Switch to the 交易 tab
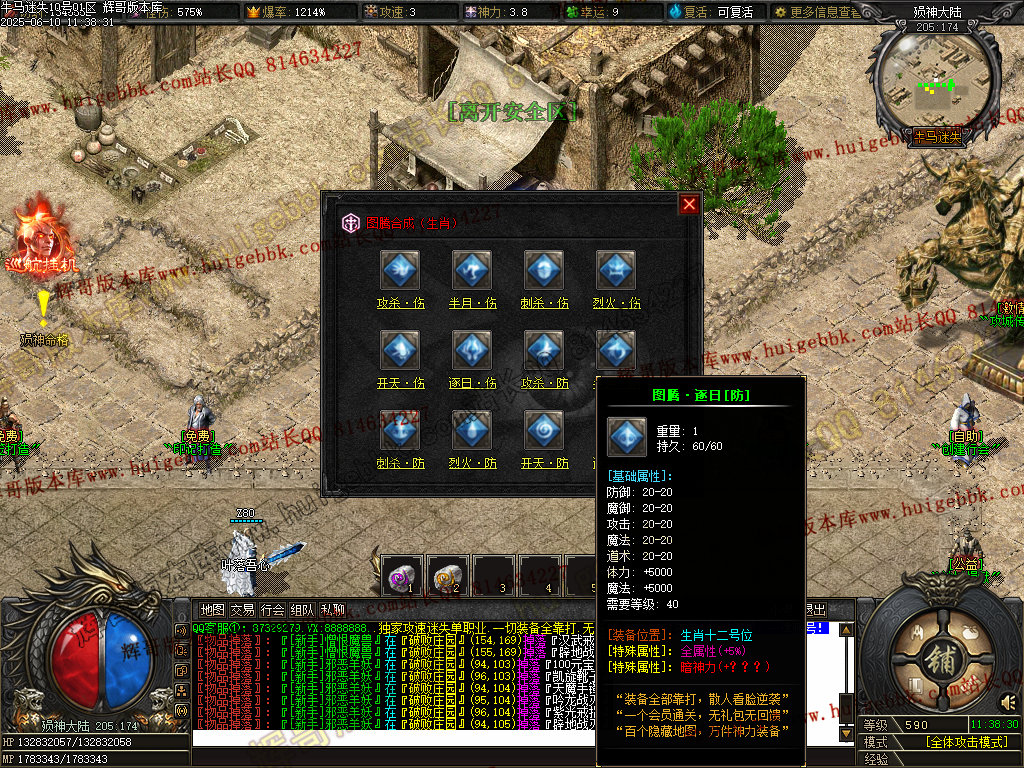This screenshot has width=1024, height=768. (242, 609)
